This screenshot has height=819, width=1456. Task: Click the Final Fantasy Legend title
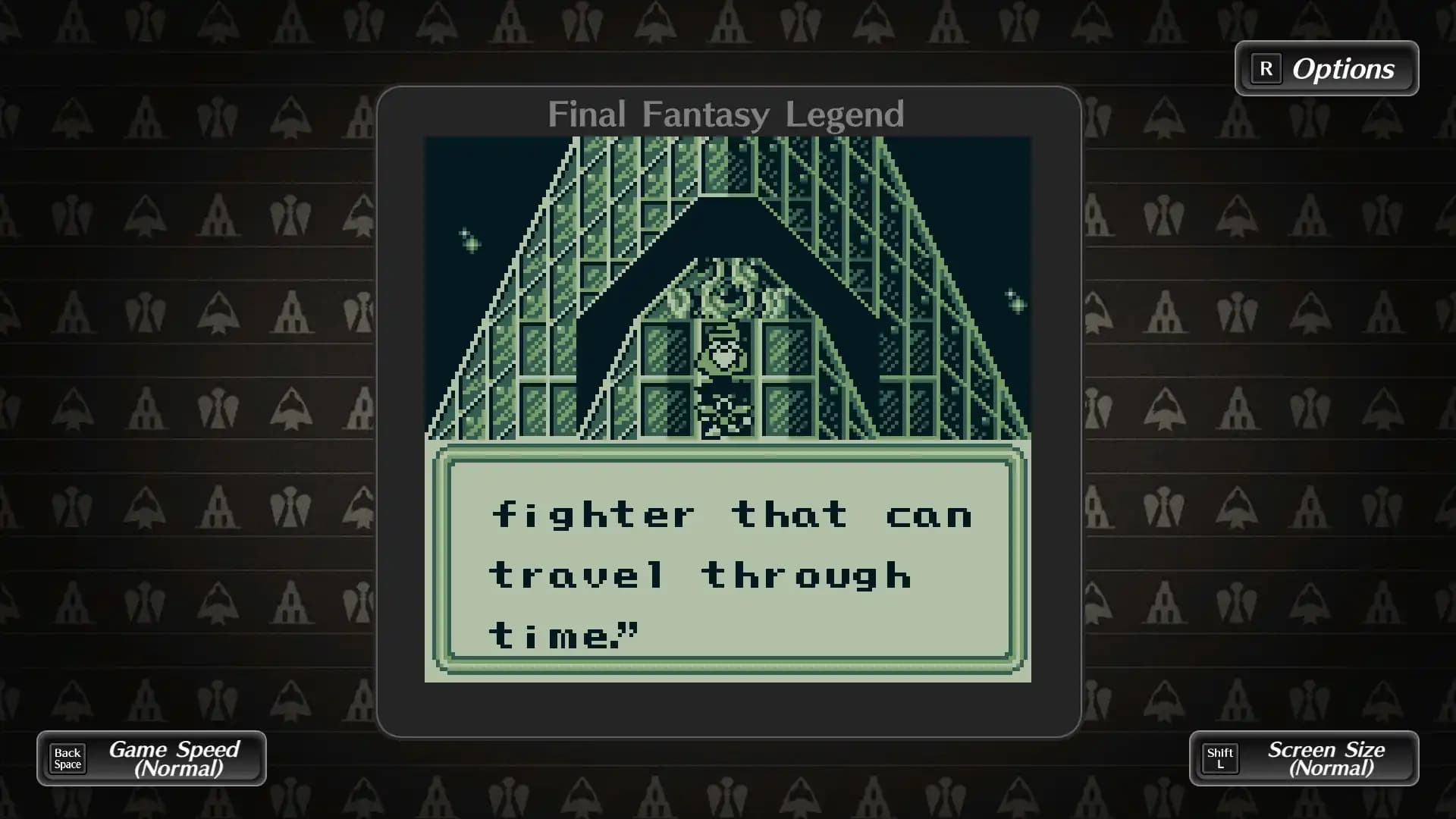click(725, 115)
